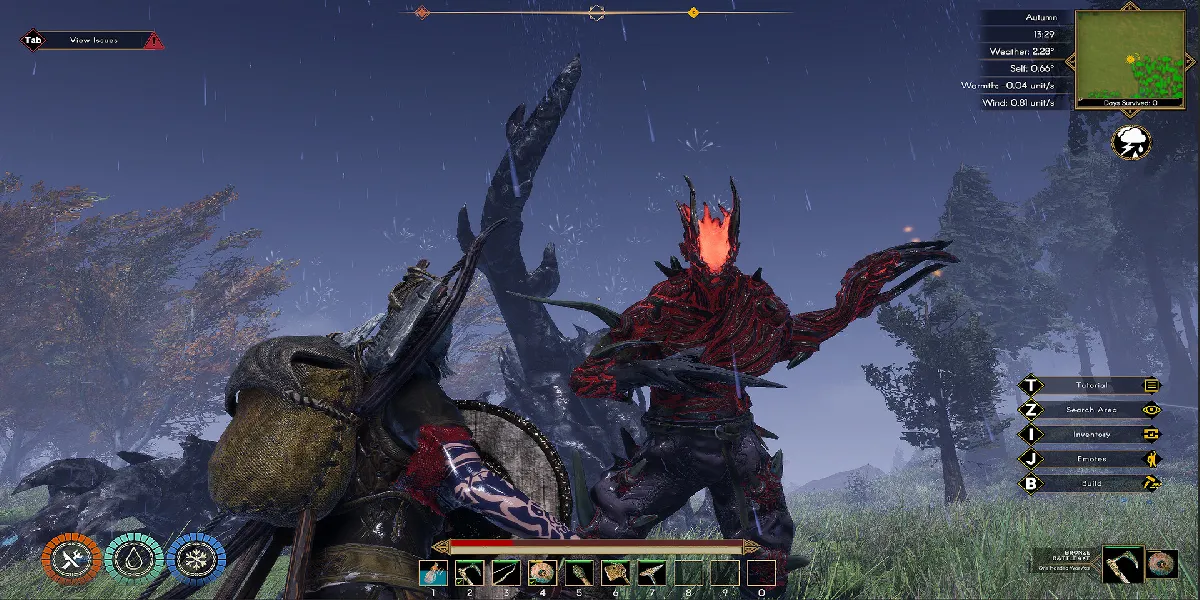
Task: Open the Tutorial menu entry
Action: 1090,385
